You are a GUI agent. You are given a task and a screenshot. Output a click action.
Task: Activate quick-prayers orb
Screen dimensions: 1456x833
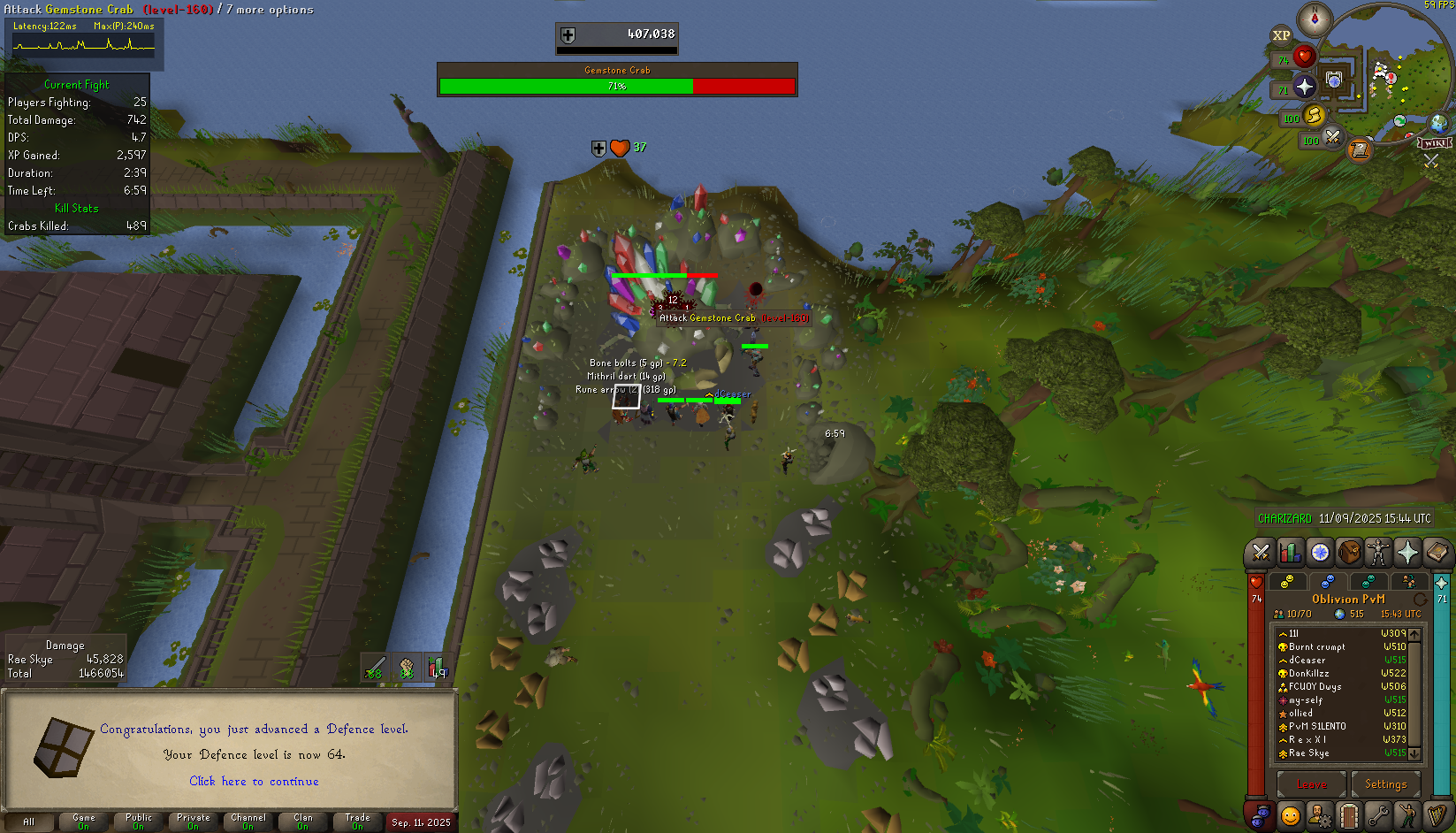[1304, 87]
